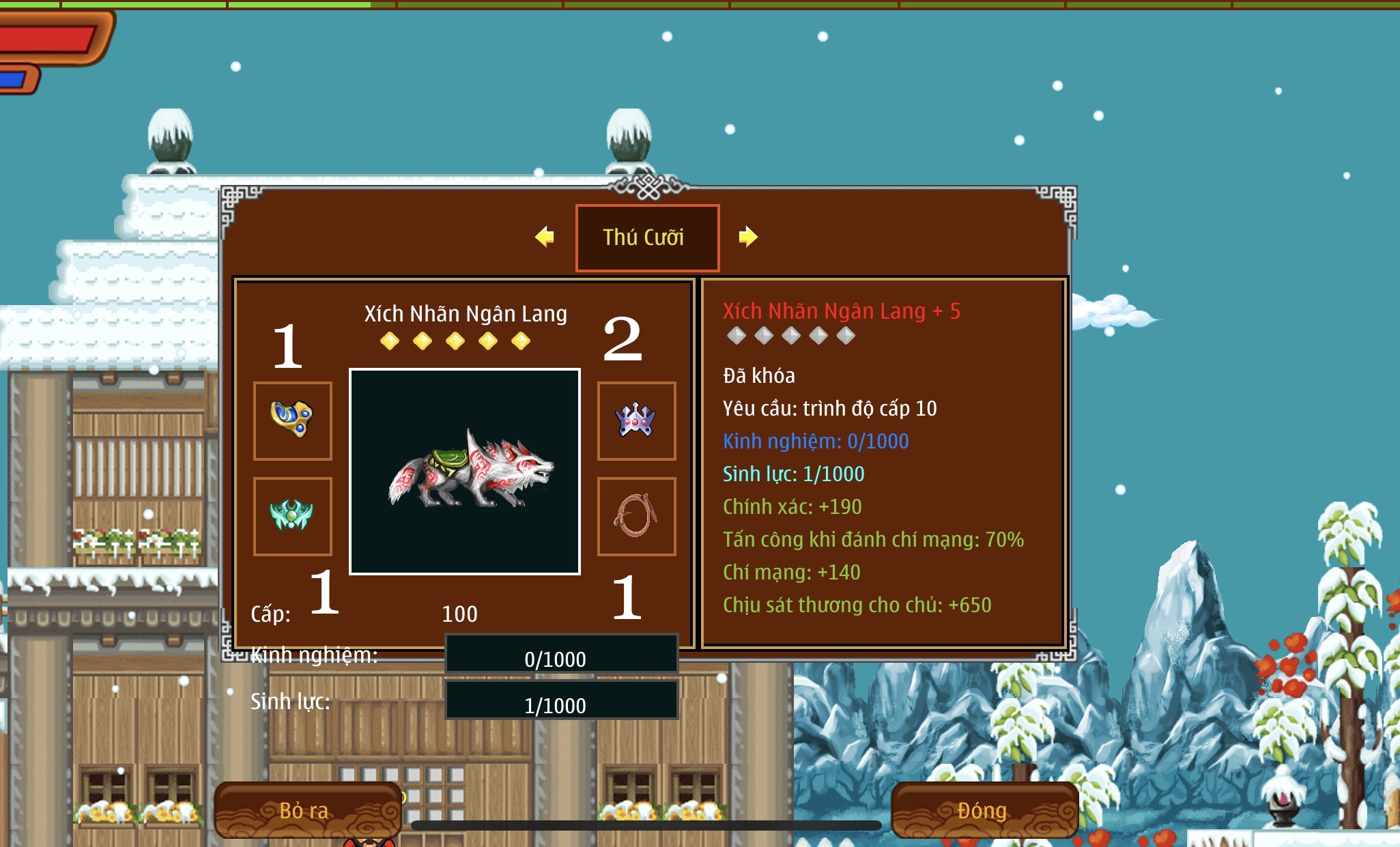Click the left yellow arrow beside Thú Cưỡi
Viewport: 1400px width, 847px height.
click(x=545, y=237)
